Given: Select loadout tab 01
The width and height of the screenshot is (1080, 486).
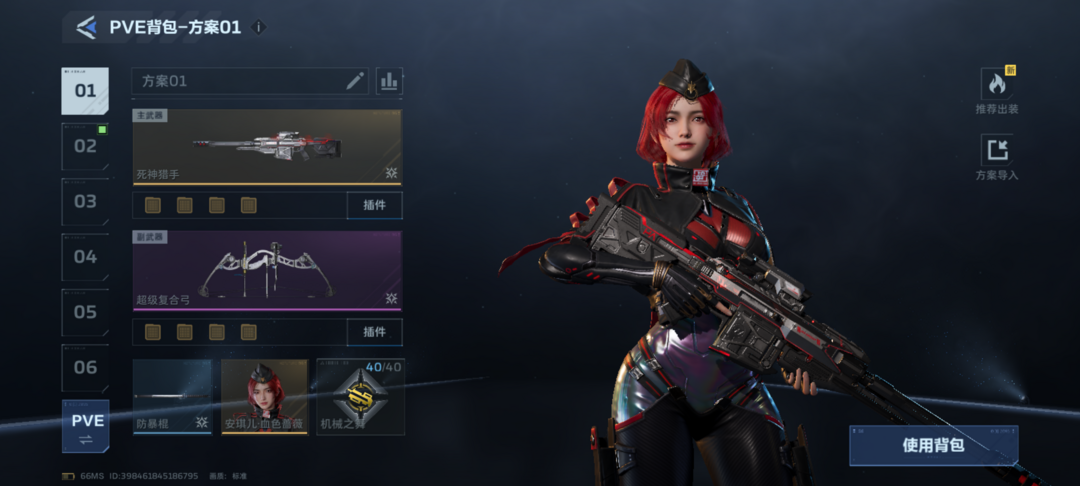Looking at the screenshot, I should [86, 91].
